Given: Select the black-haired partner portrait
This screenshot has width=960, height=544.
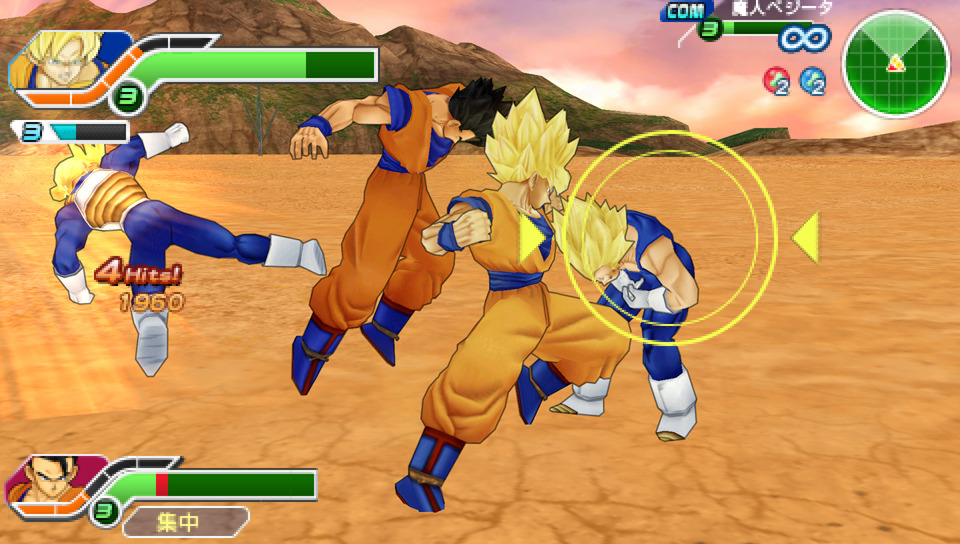Looking at the screenshot, I should tap(47, 480).
